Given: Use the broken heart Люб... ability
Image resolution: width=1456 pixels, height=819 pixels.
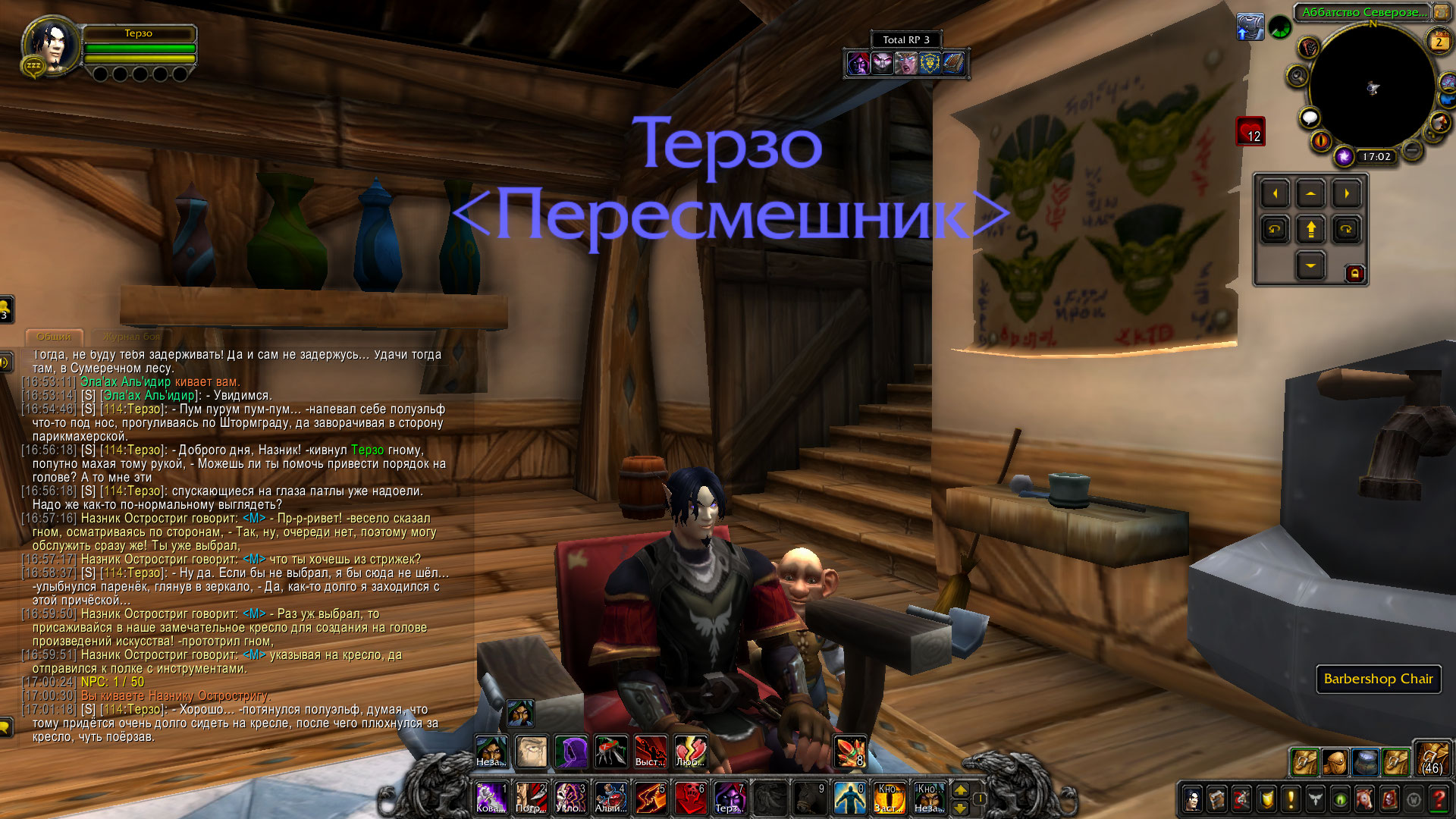Looking at the screenshot, I should [690, 752].
